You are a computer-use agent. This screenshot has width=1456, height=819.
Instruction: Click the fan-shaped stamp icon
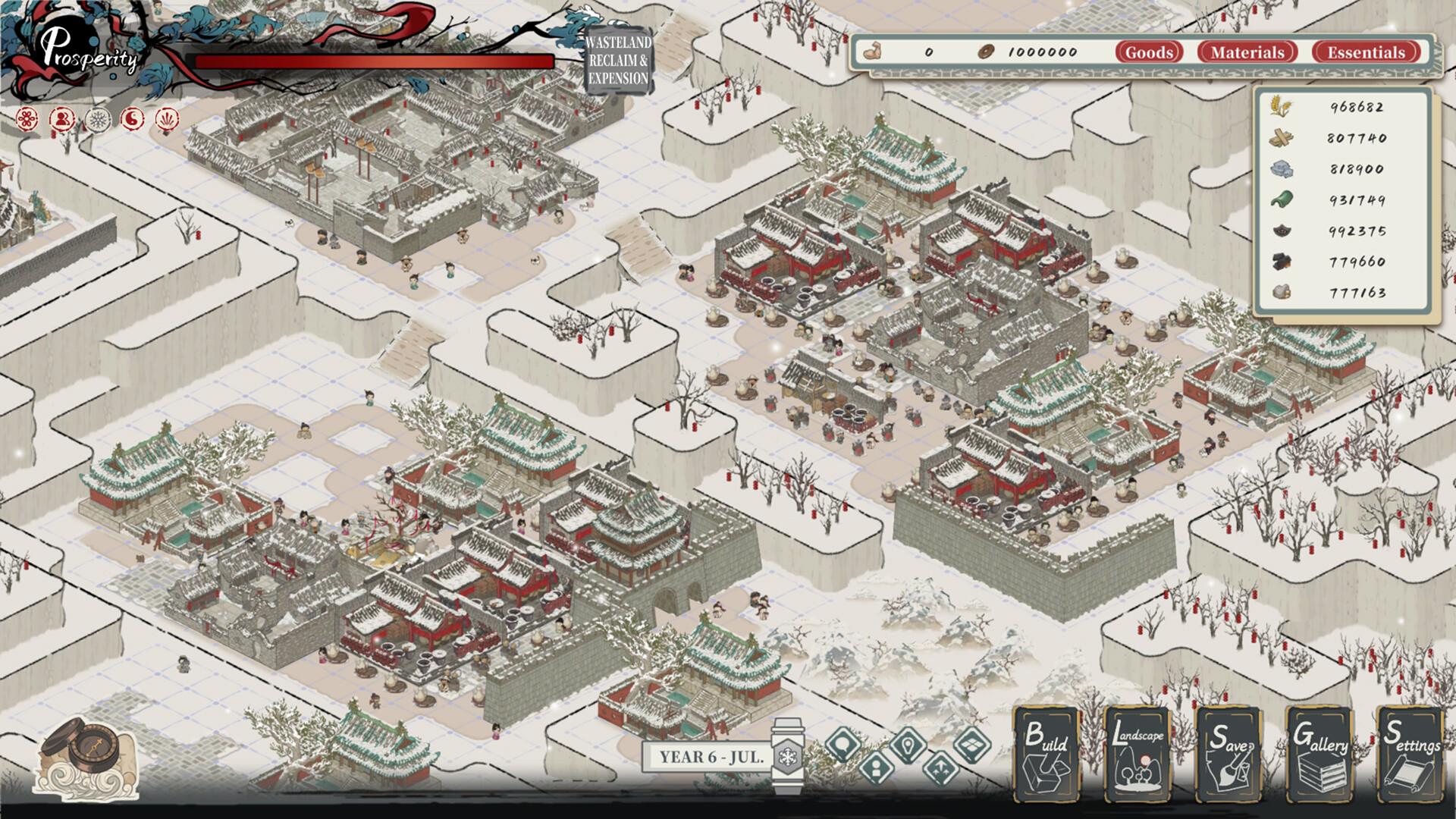(167, 120)
